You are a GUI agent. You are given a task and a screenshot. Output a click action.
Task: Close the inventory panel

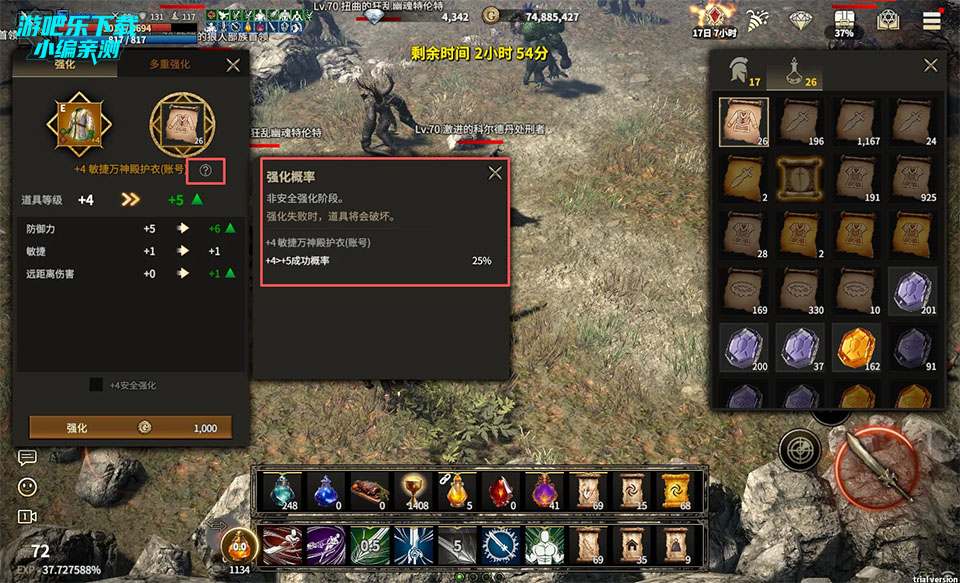pos(930,65)
